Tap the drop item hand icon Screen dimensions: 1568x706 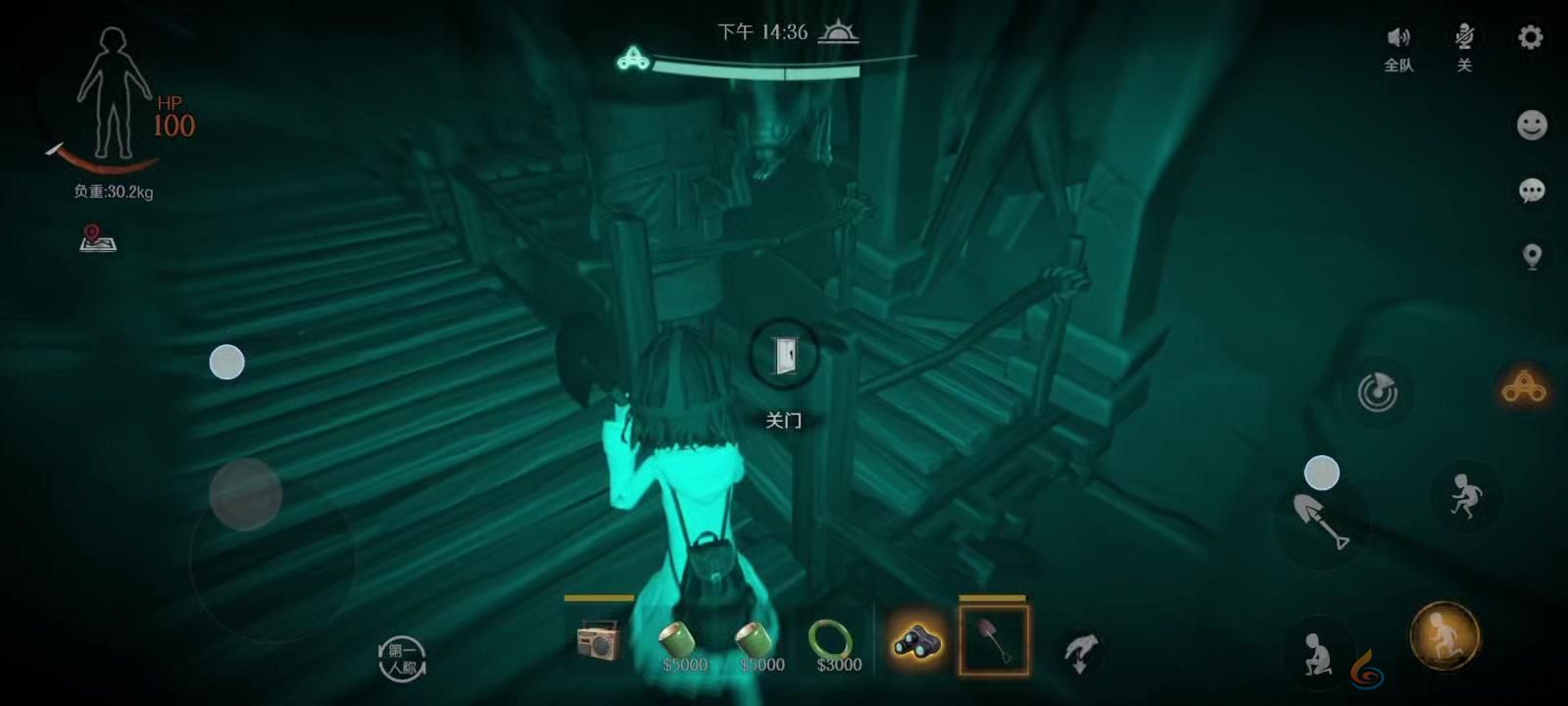pyautogui.click(x=1080, y=650)
